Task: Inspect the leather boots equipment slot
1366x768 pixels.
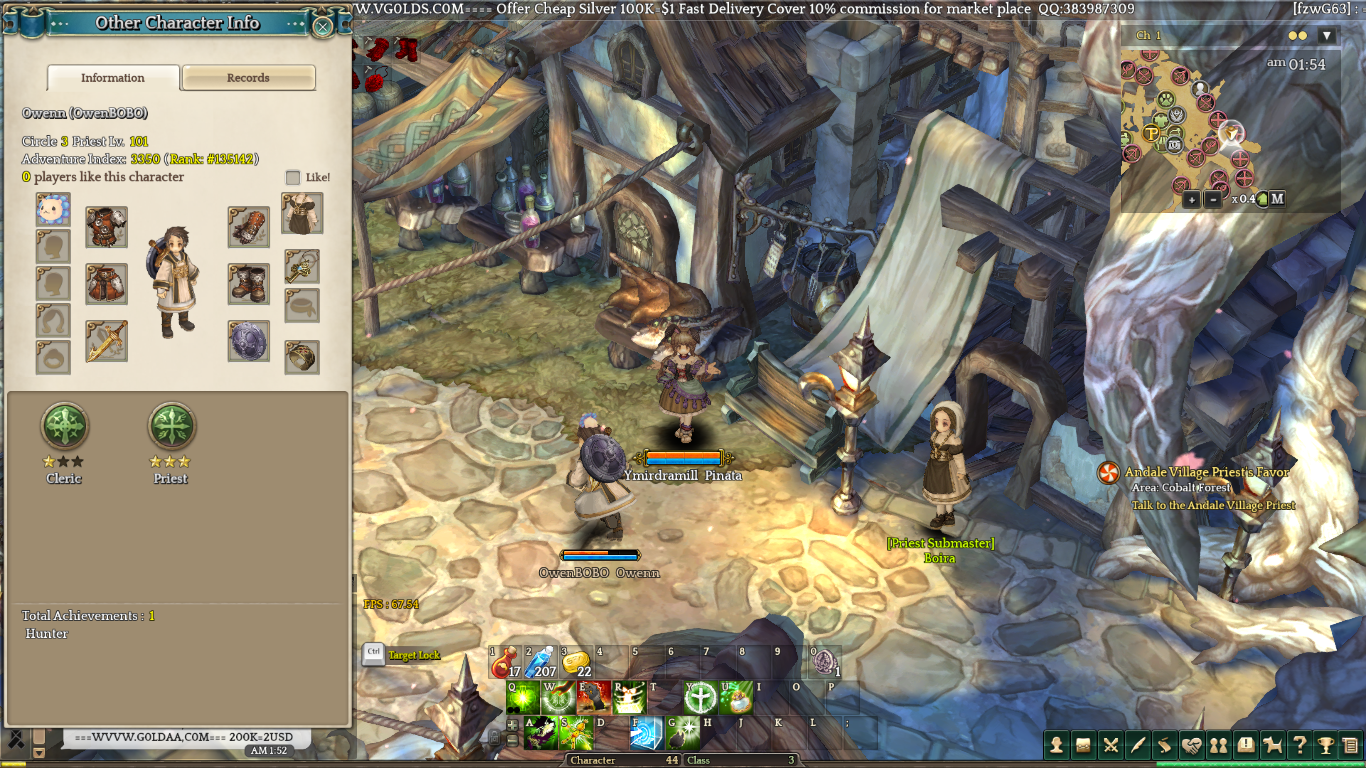Action: [248, 284]
